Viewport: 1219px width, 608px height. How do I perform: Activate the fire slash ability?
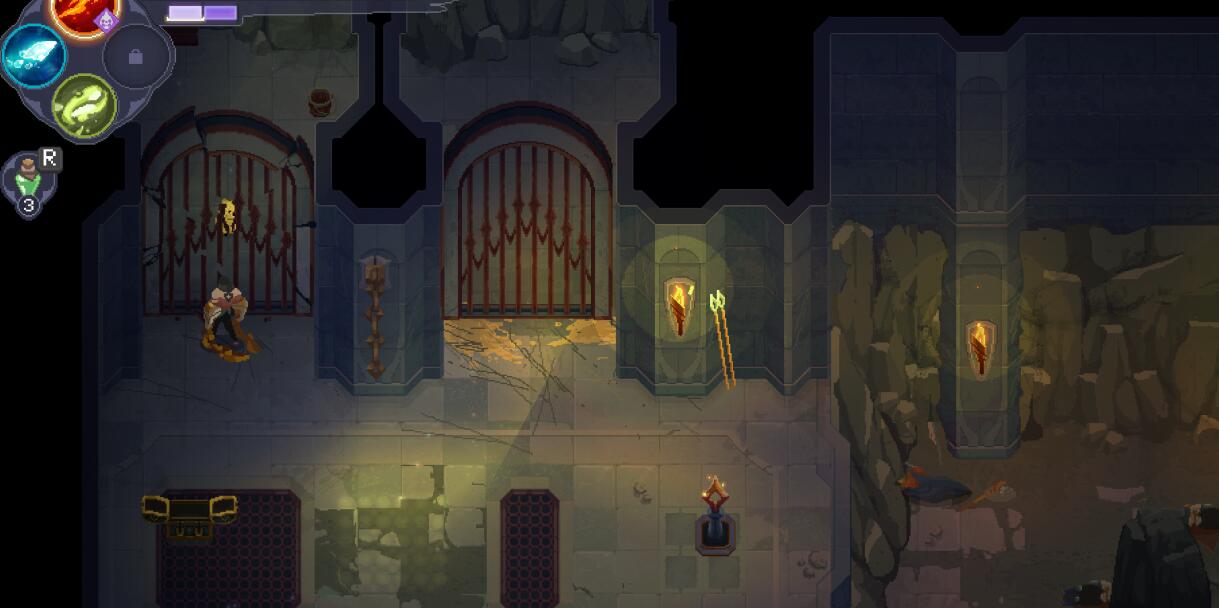click(86, 12)
